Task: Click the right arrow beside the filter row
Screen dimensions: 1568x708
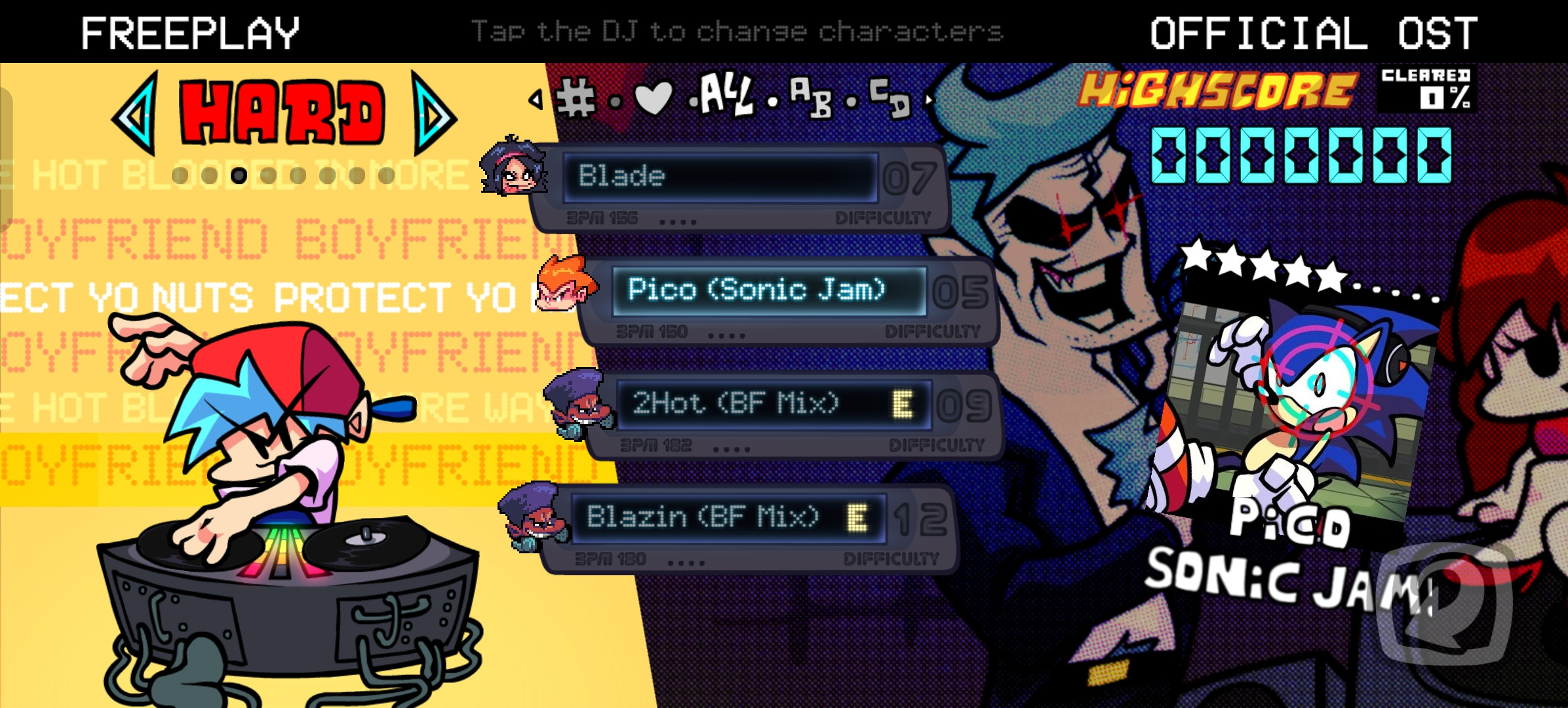Action: click(x=932, y=100)
